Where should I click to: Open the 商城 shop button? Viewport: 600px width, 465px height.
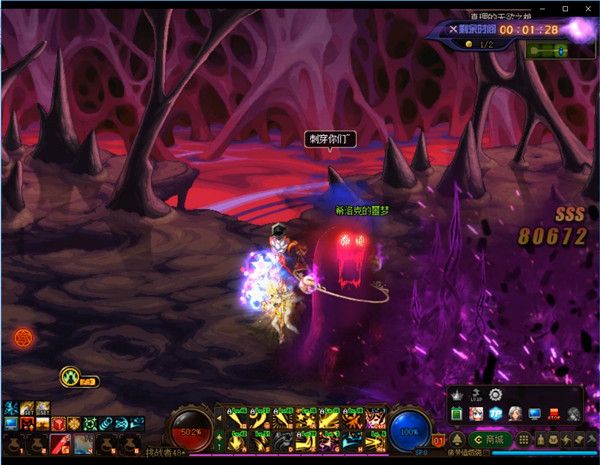[x=492, y=440]
